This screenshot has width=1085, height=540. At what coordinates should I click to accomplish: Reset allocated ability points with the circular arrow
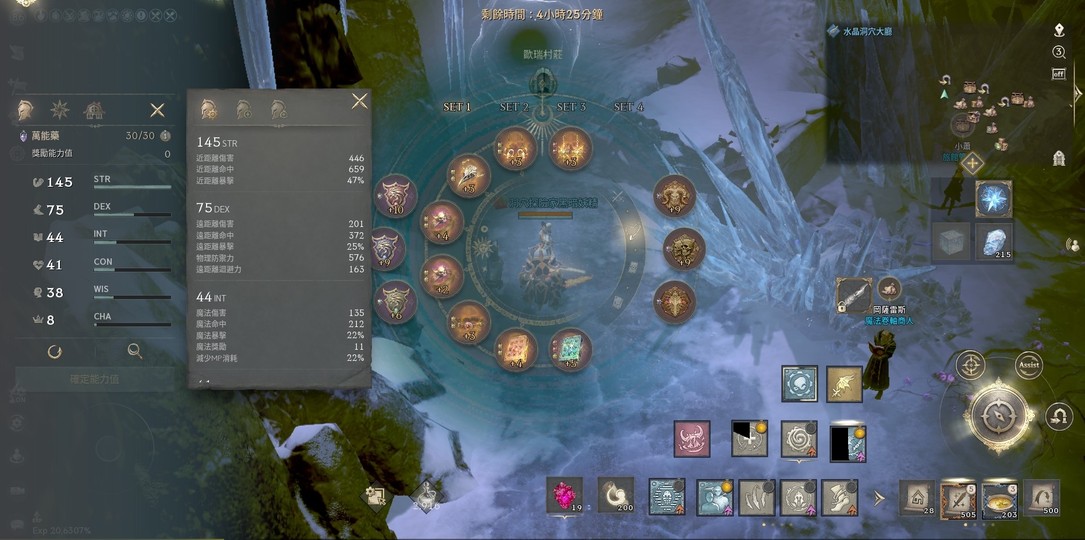coord(54,351)
